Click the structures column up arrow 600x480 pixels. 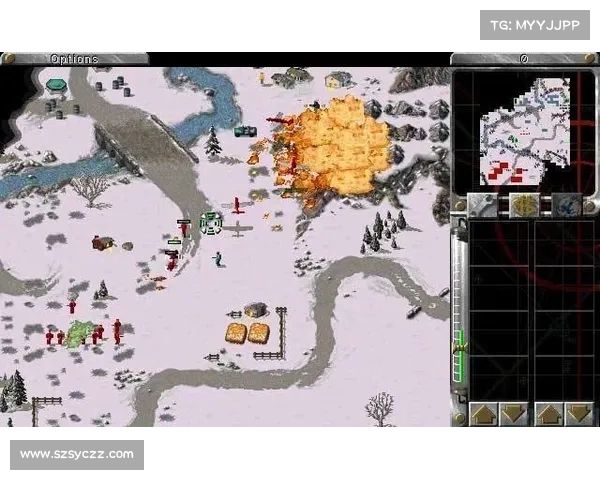(484, 413)
